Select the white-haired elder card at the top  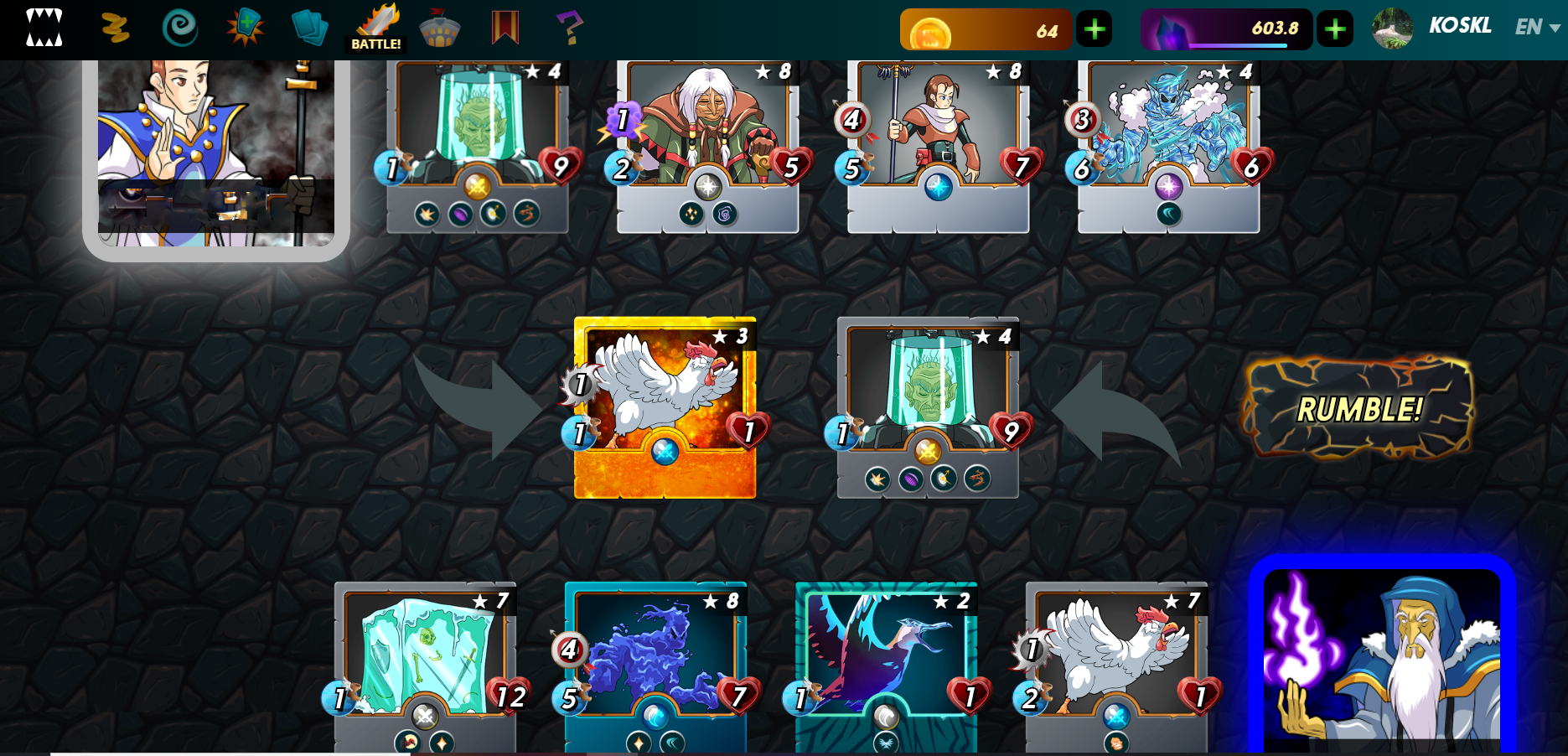click(x=707, y=144)
